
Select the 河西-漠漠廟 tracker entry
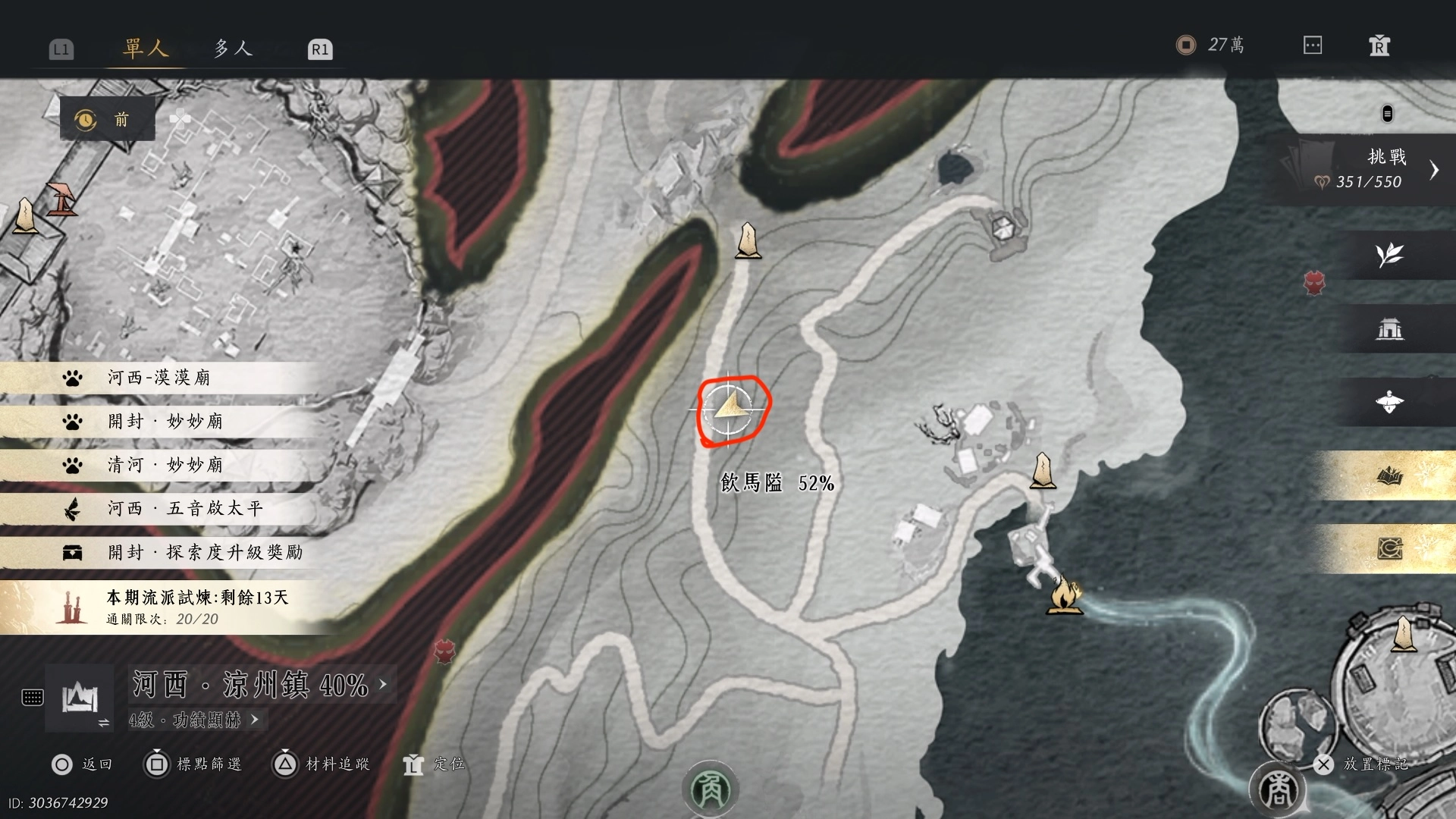click(159, 378)
